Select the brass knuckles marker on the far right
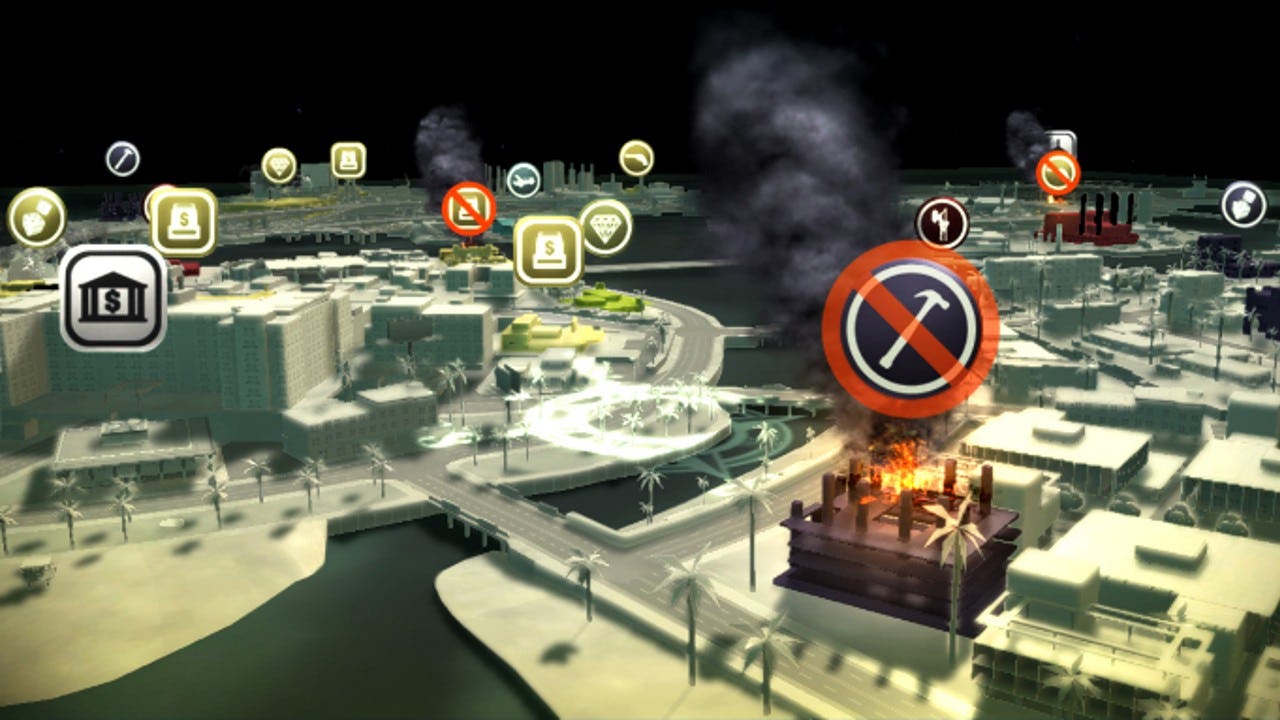Image resolution: width=1280 pixels, height=720 pixels. point(1241,206)
